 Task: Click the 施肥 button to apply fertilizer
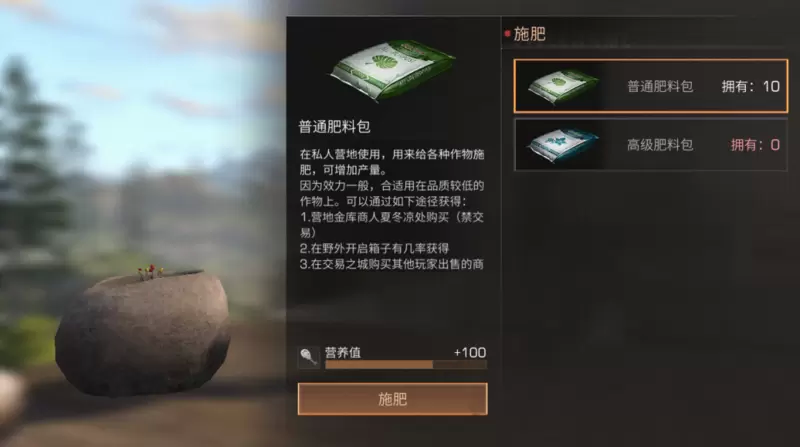pos(392,399)
